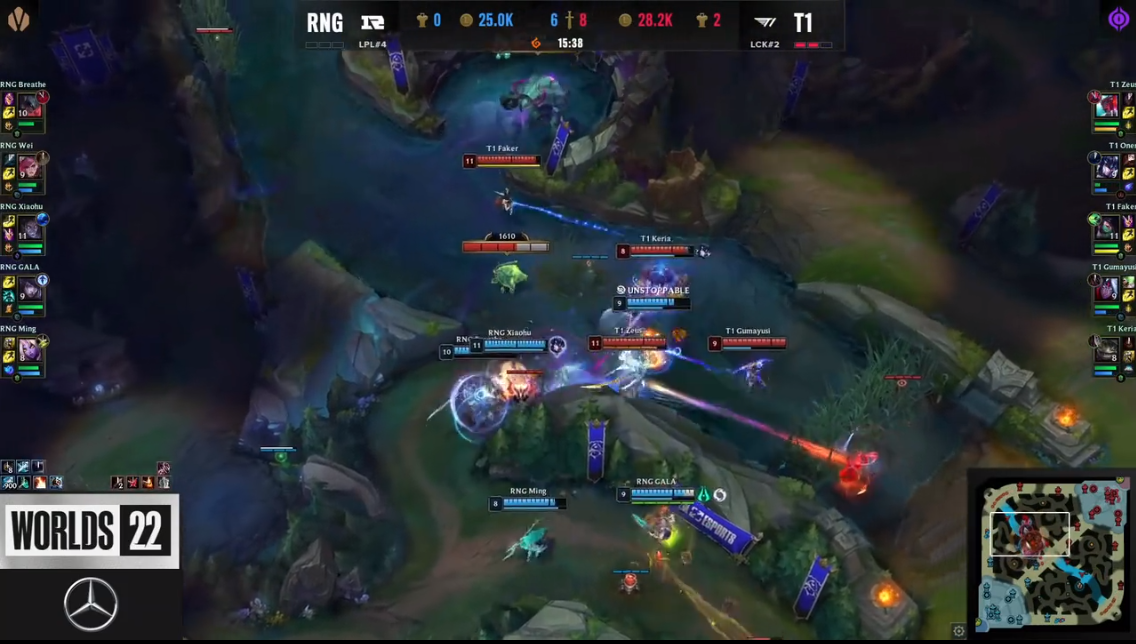Select RNG GALA's champion portrait
Image resolution: width=1136 pixels, height=644 pixels.
pos(29,289)
